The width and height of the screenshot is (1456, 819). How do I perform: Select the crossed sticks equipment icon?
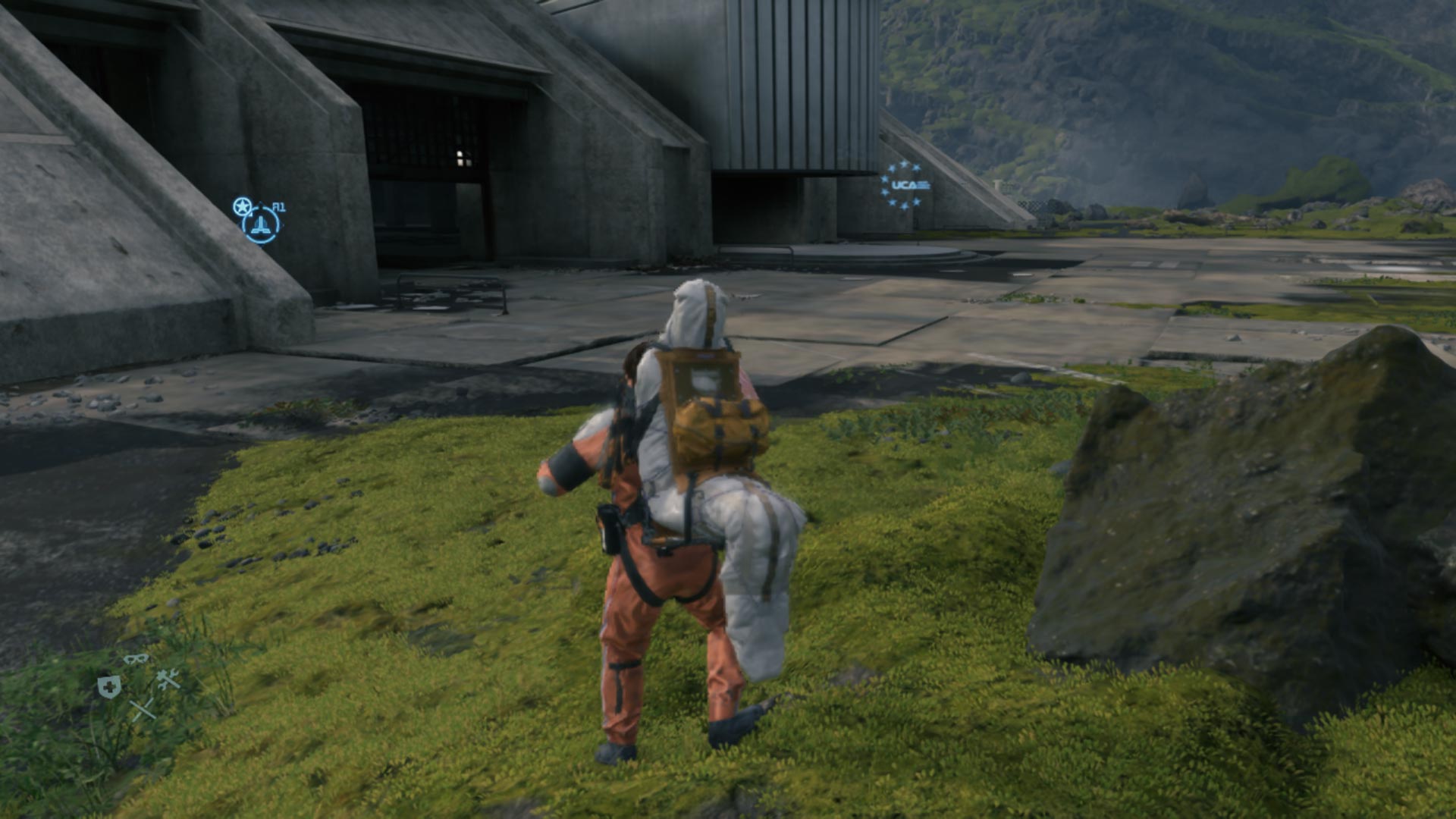[x=142, y=710]
